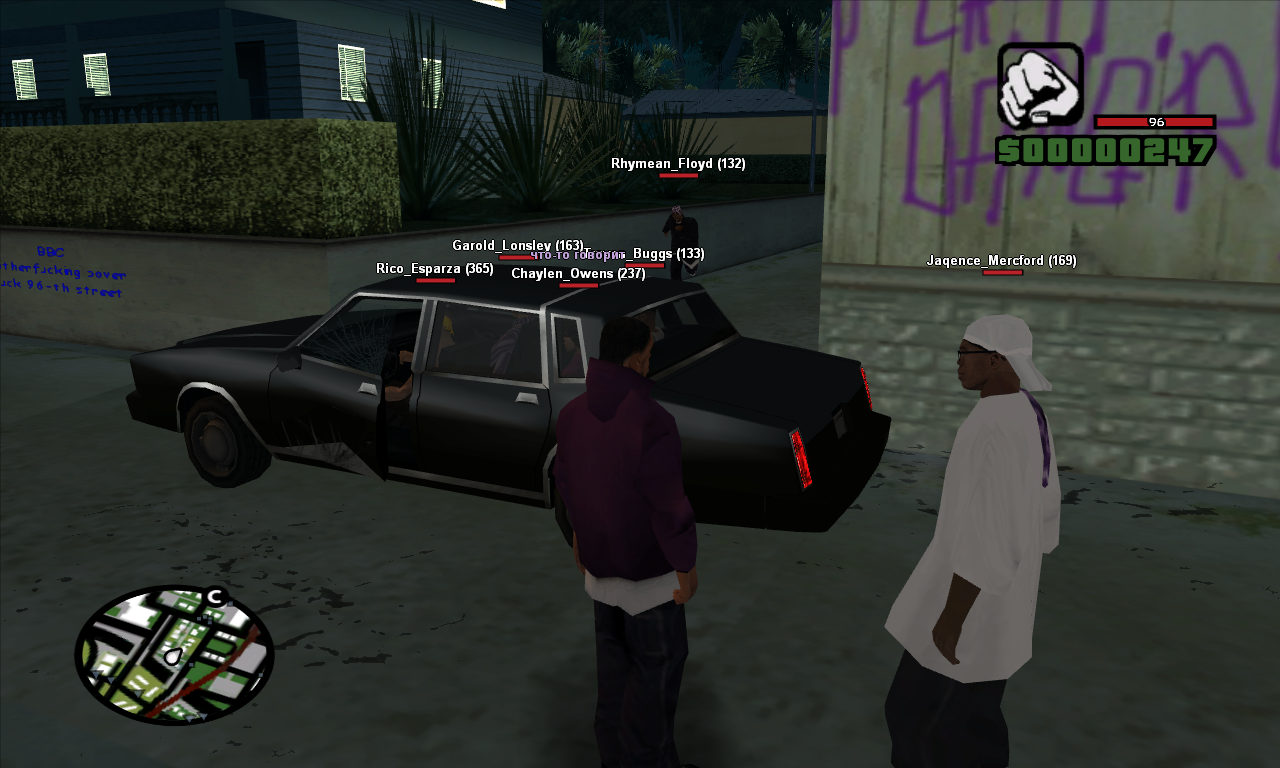This screenshot has width=1280, height=768.
Task: Open the circular minimap radar
Action: [174, 655]
